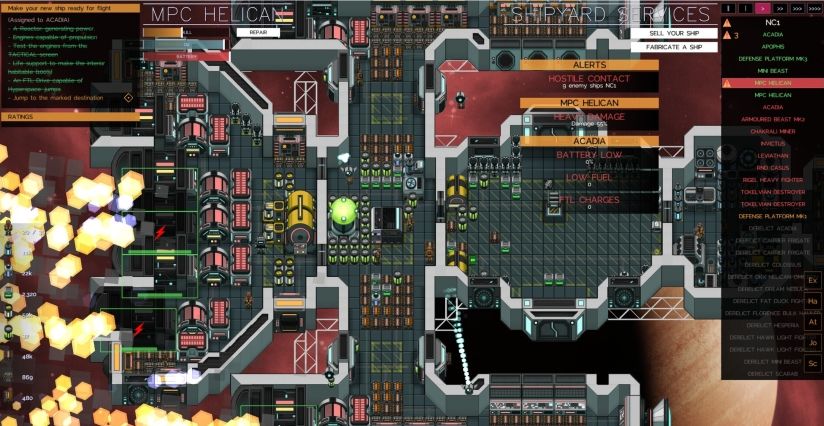Click the Repair button for MPC Helican
Screen dimensions: 824x426
(257, 32)
